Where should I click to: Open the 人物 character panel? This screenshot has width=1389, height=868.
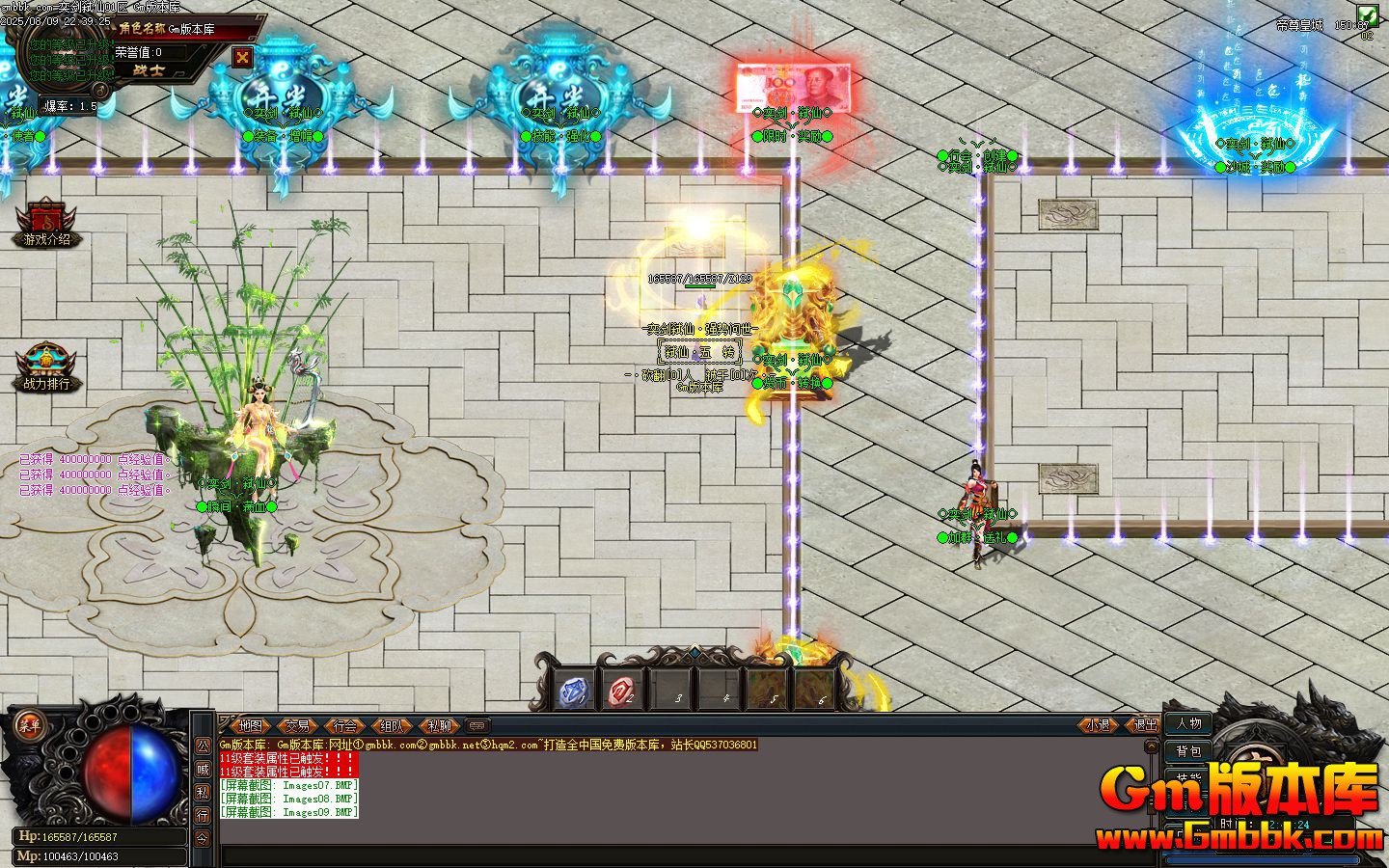[x=1189, y=723]
